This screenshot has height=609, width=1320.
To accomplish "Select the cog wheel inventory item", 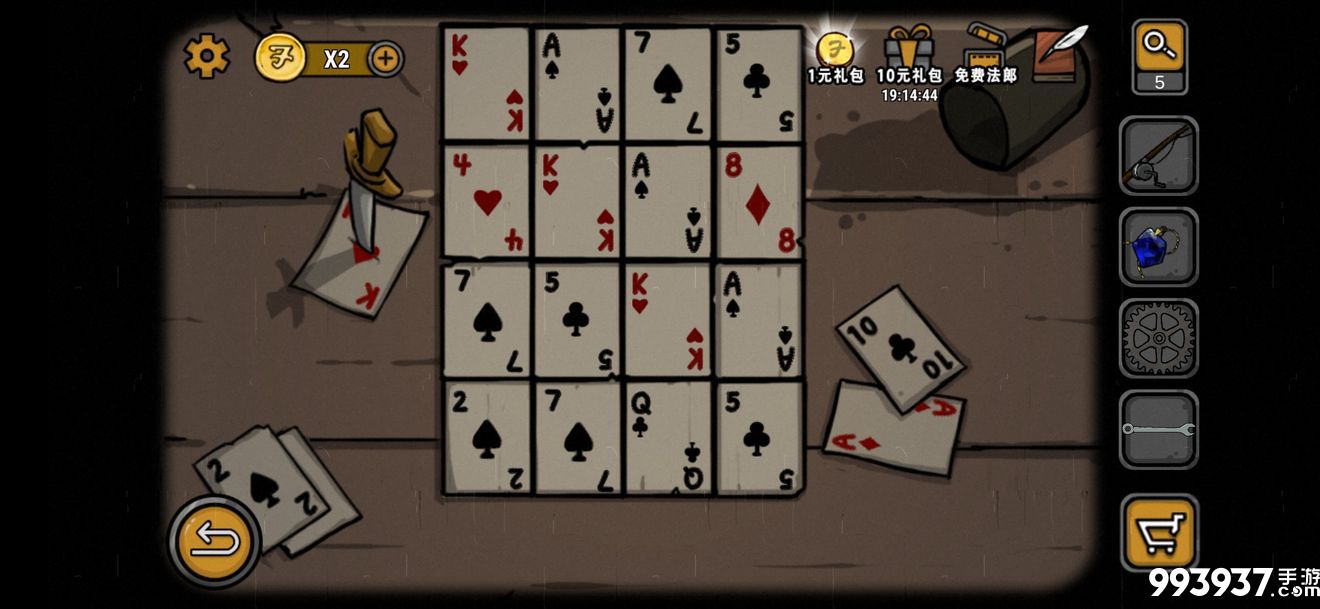I will (x=1158, y=339).
